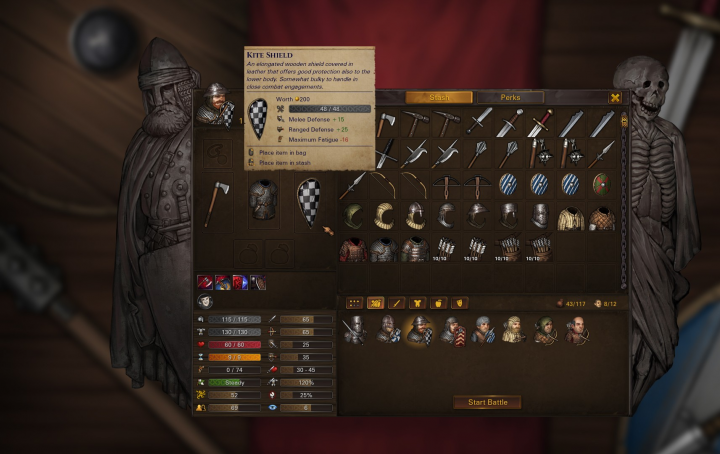The height and width of the screenshot is (454, 720).
Task: Open the Stash tab
Action: point(440,97)
